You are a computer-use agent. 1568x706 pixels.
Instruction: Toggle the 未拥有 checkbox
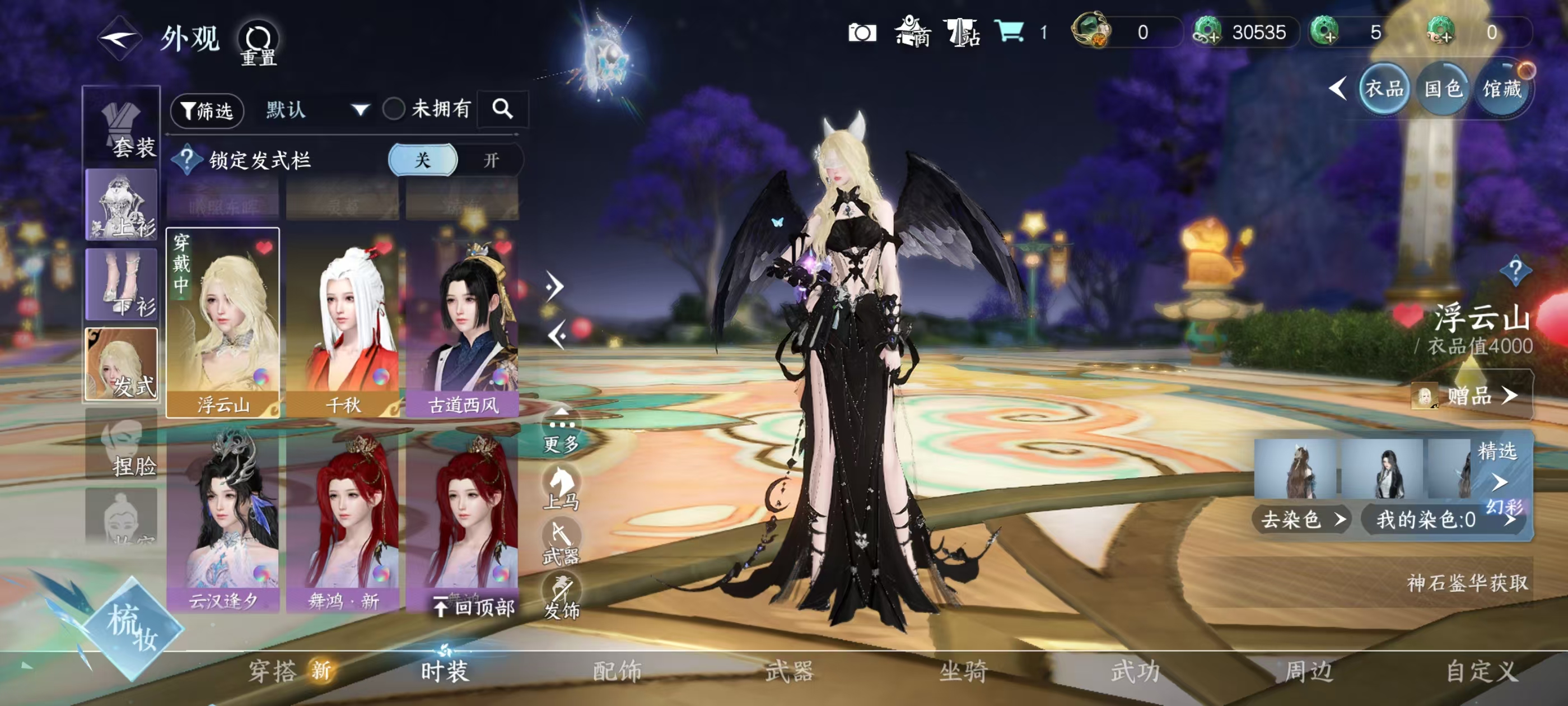pyautogui.click(x=394, y=110)
